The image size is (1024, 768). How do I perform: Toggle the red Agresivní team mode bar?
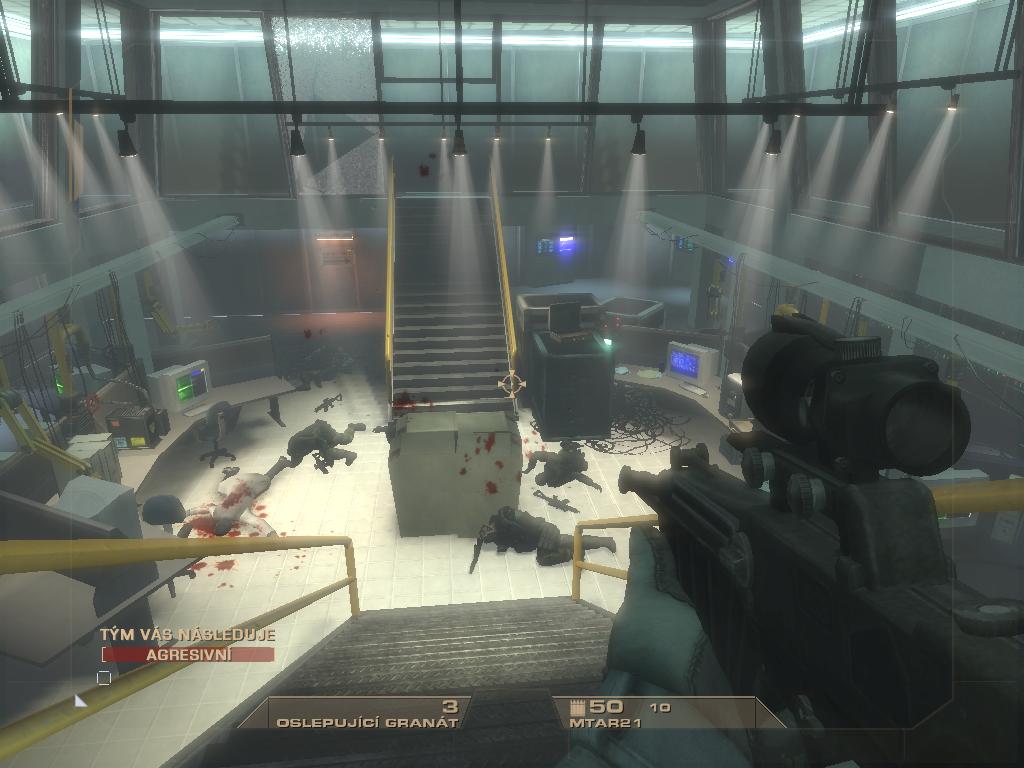point(188,655)
